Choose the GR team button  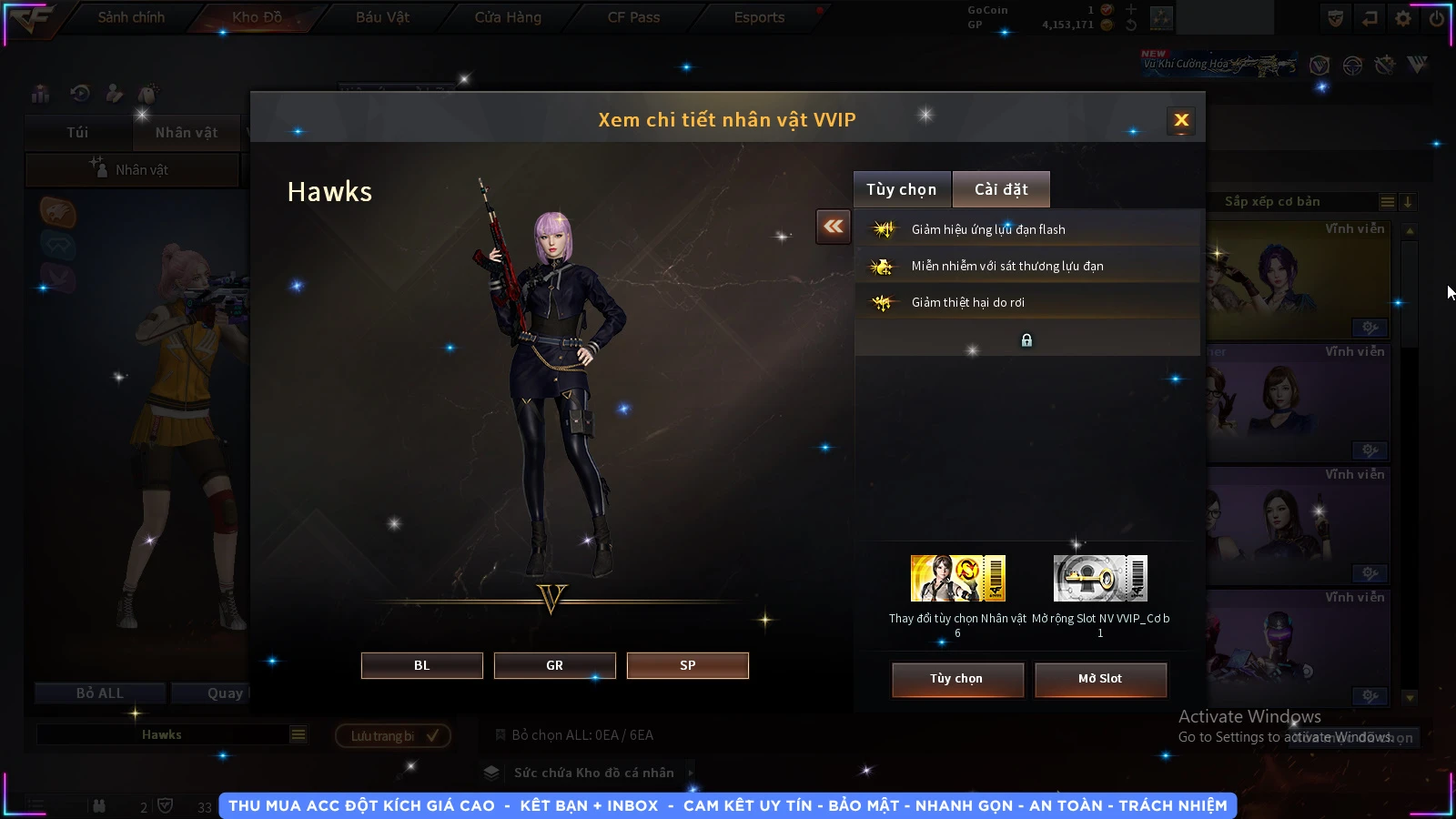click(554, 665)
